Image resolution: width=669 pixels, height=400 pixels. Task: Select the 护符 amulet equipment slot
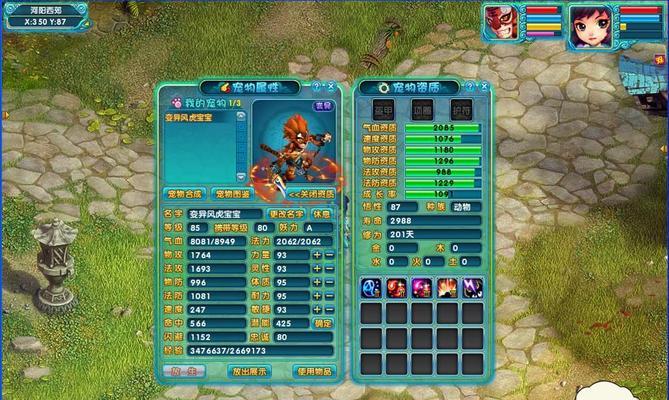tap(461, 110)
